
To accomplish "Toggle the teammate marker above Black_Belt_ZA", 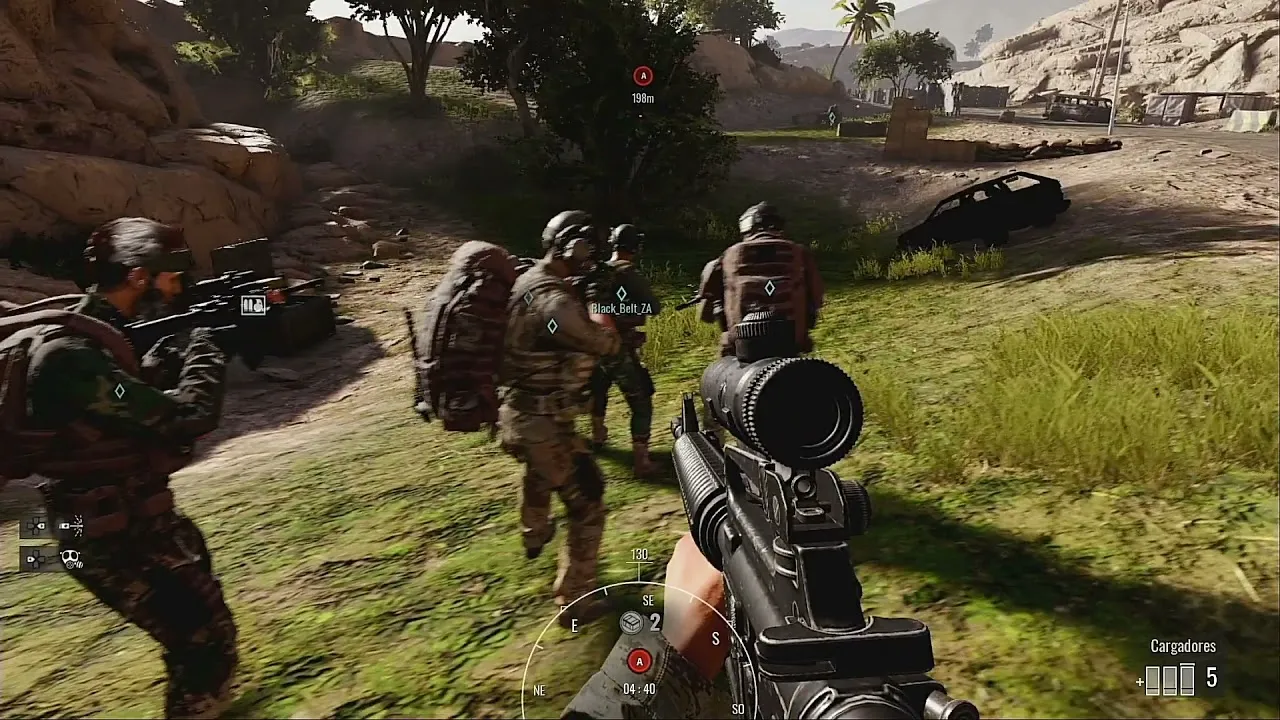I will pyautogui.click(x=623, y=293).
